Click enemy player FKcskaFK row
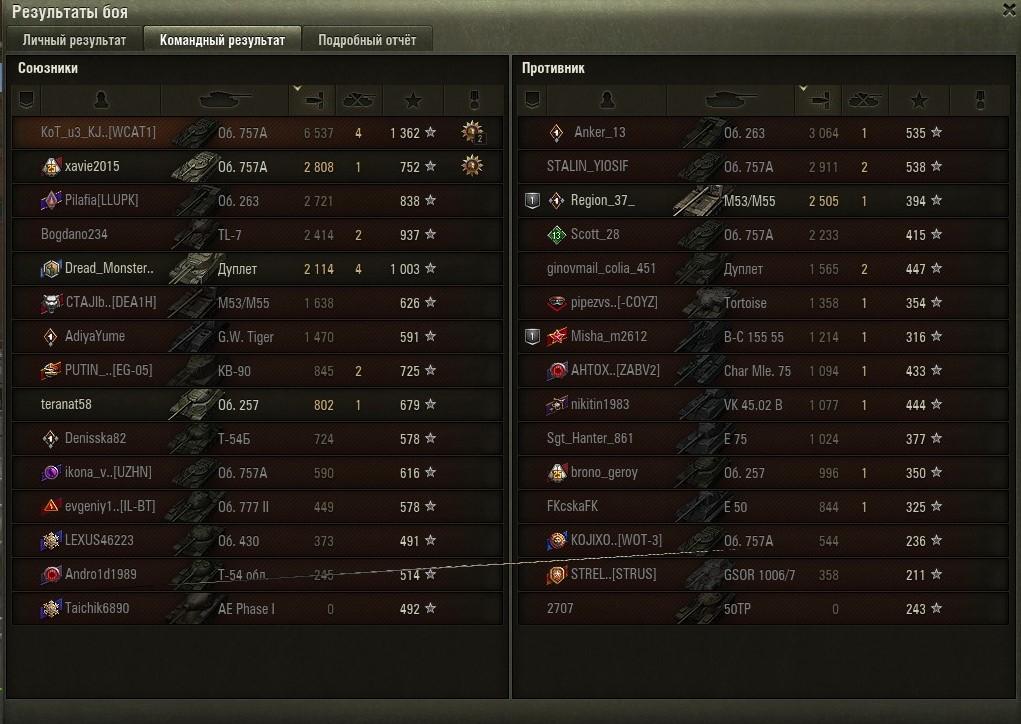 click(x=572, y=507)
